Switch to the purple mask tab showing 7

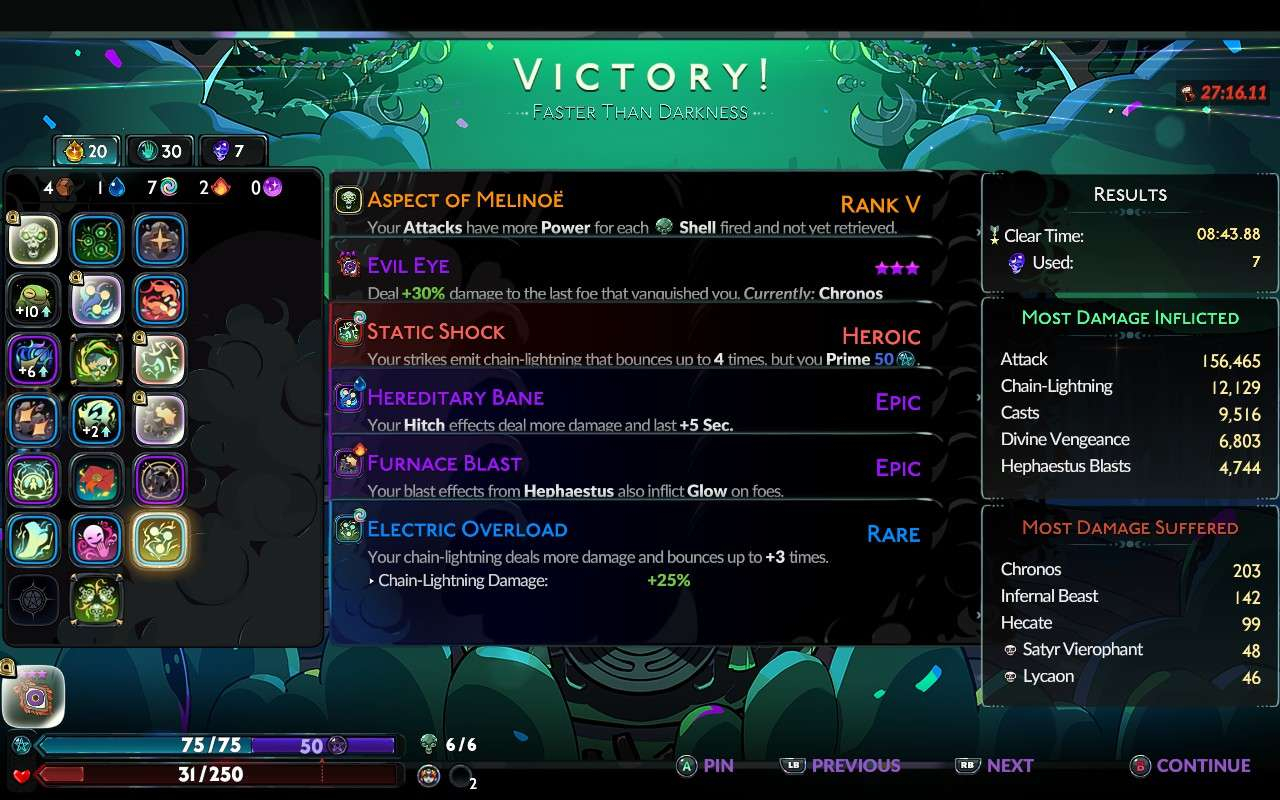coord(231,151)
